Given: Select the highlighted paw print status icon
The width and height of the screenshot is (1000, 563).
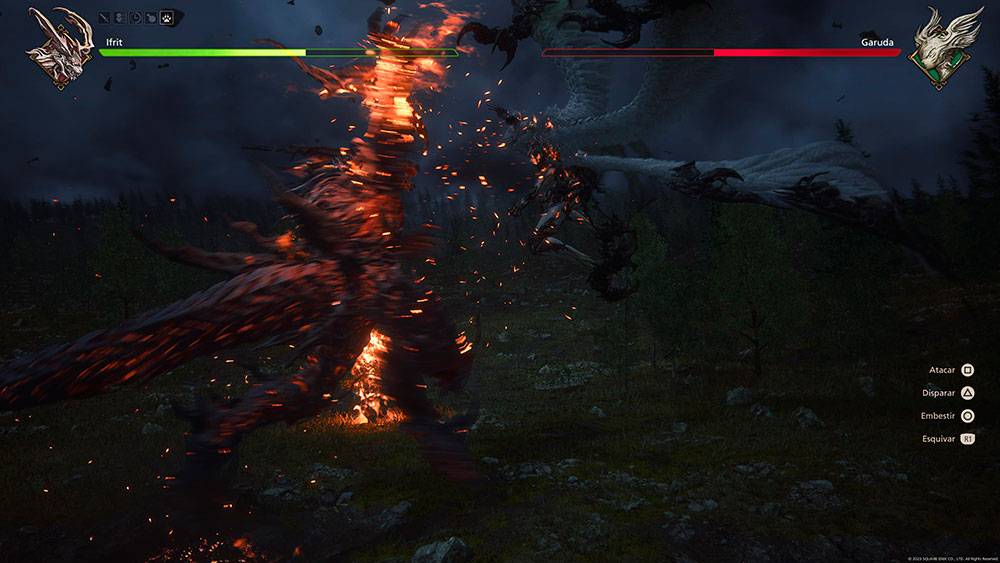Looking at the screenshot, I should pyautogui.click(x=167, y=18).
